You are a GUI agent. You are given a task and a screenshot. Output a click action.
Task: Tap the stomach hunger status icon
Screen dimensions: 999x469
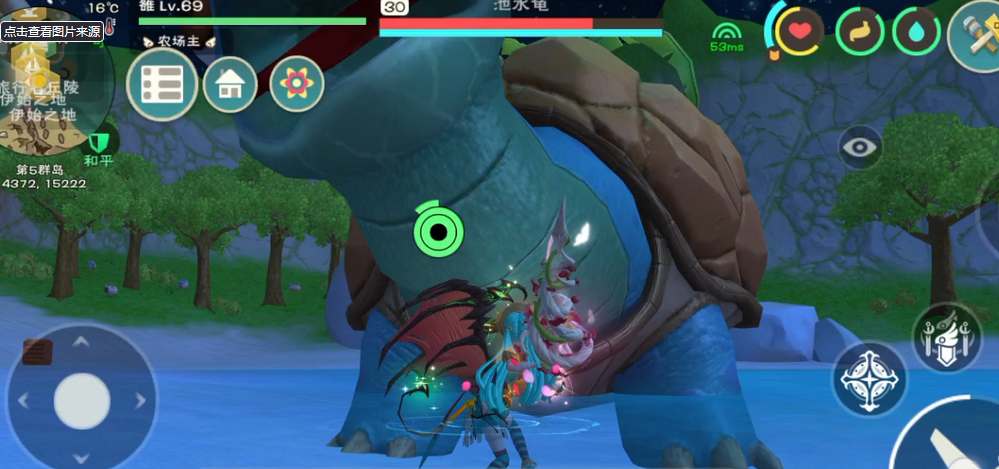coord(859,31)
